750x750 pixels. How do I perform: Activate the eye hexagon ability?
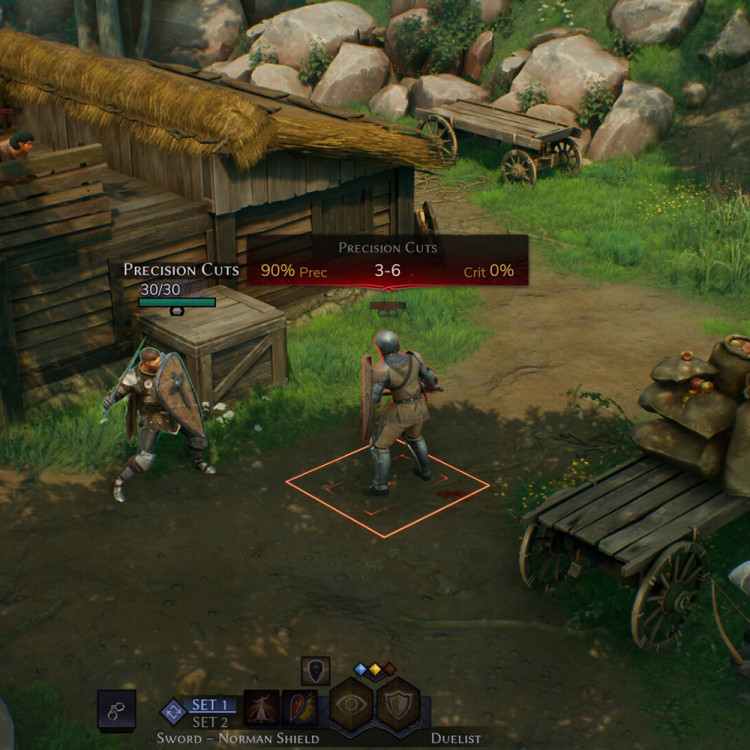click(352, 704)
